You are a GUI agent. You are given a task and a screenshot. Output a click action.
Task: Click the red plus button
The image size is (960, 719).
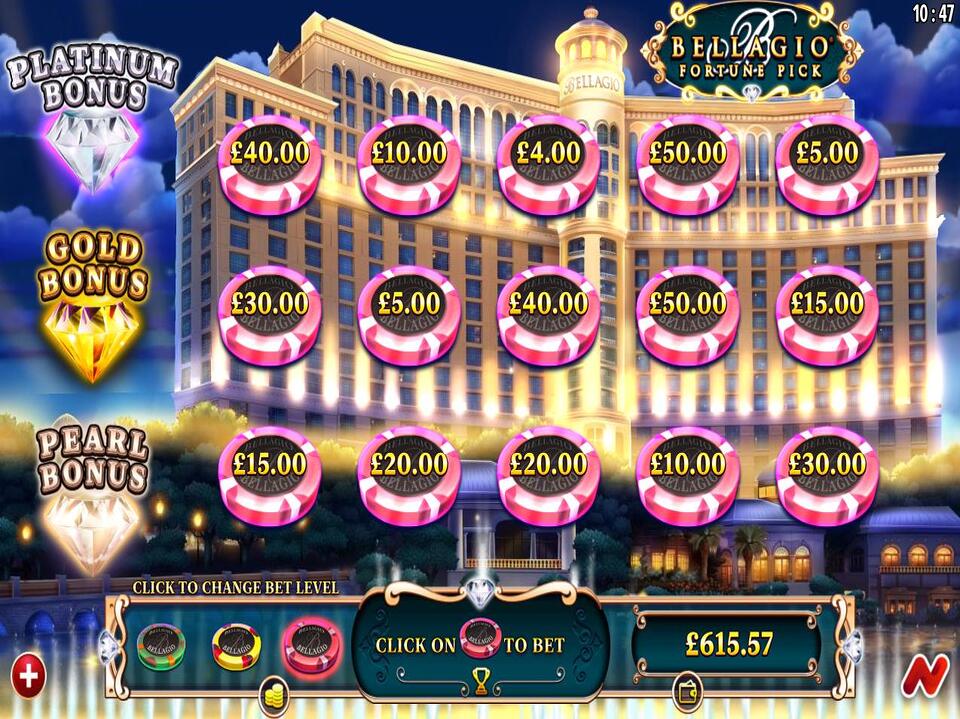pyautogui.click(x=28, y=676)
